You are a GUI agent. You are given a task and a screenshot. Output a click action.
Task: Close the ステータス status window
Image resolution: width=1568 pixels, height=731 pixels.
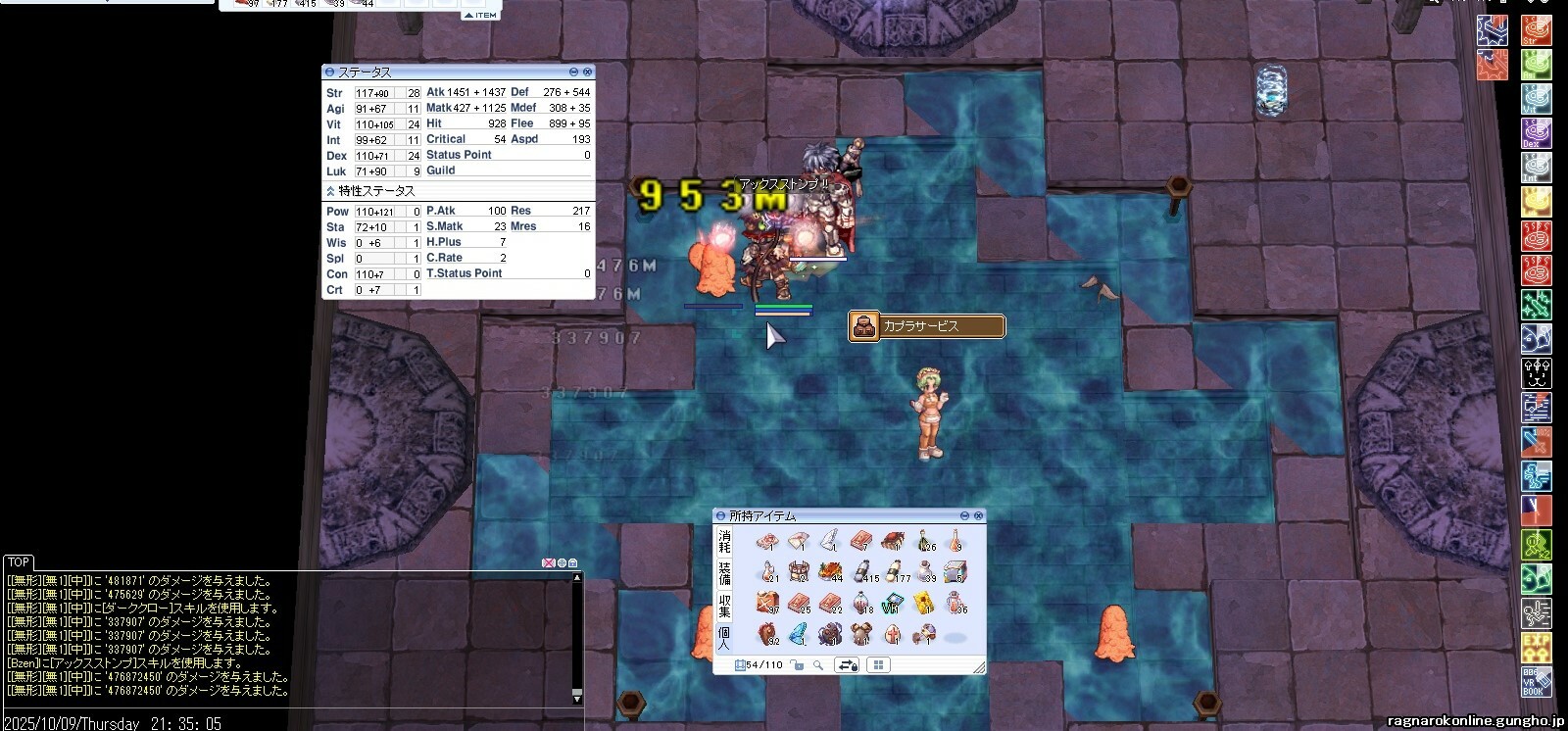point(587,73)
